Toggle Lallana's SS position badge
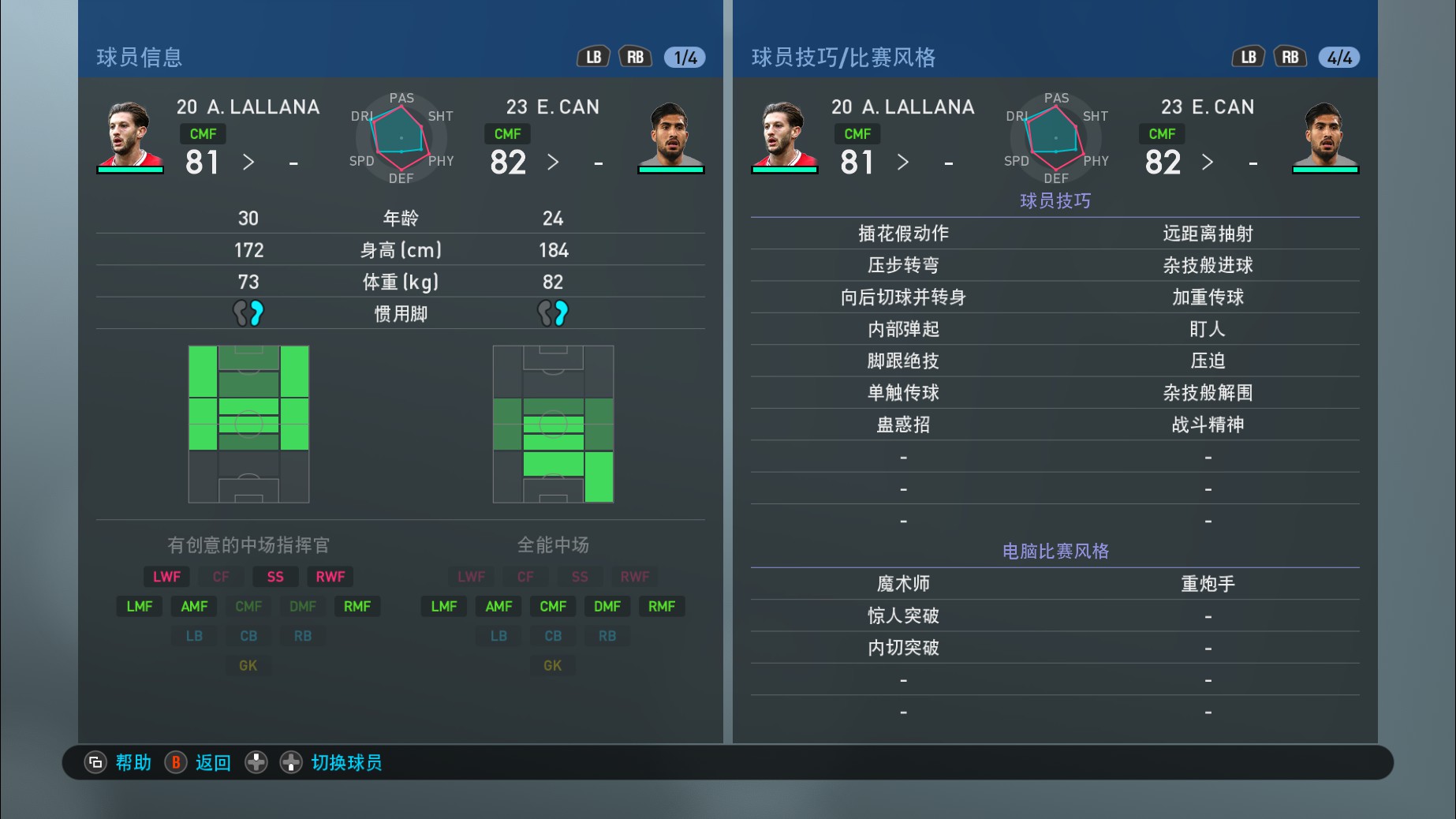The height and width of the screenshot is (819, 1456). (x=274, y=576)
